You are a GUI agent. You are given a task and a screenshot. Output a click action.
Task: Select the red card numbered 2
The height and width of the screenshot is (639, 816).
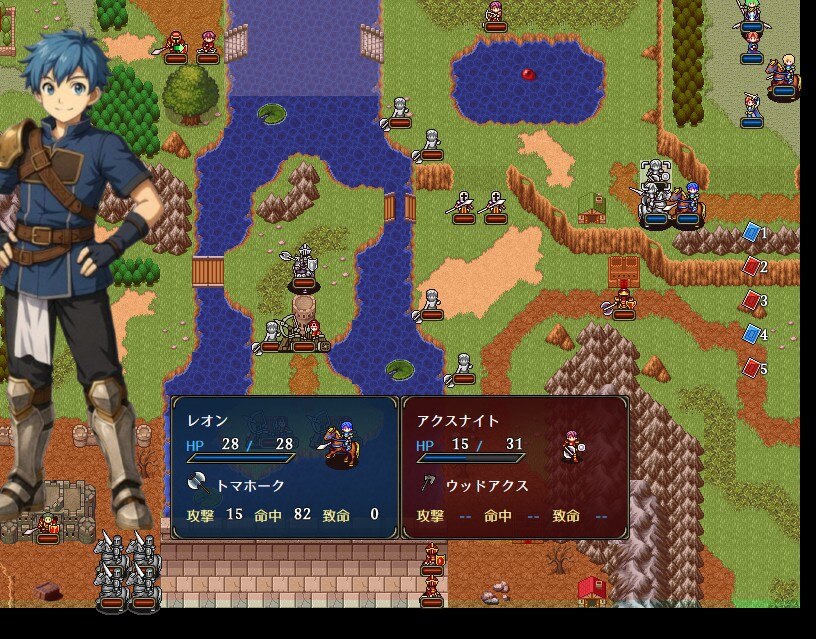[752, 266]
